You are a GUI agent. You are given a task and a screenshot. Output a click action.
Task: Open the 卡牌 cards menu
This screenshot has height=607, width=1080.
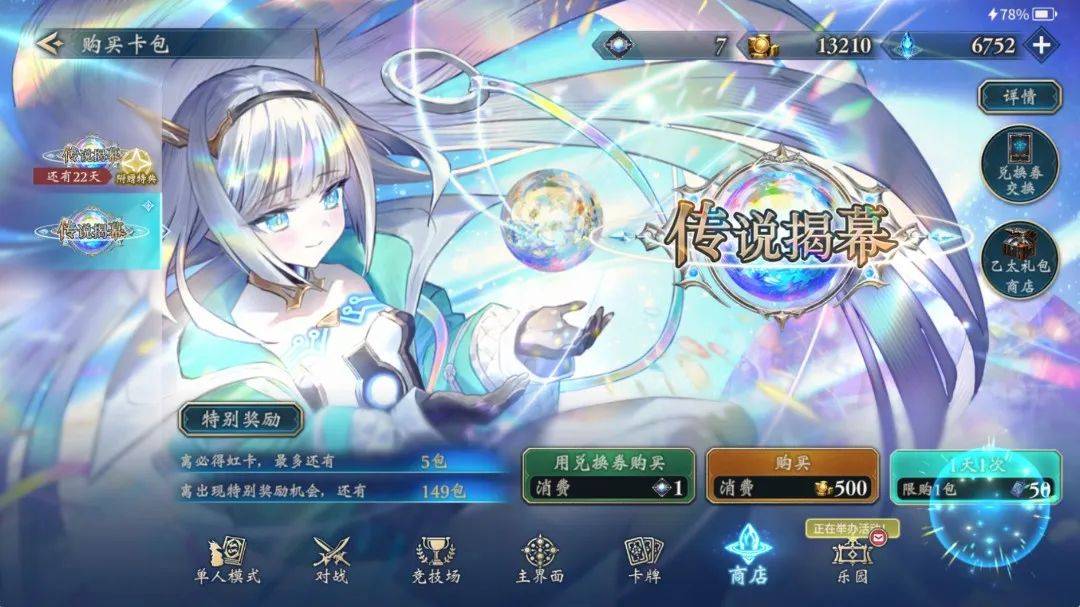[x=643, y=559]
